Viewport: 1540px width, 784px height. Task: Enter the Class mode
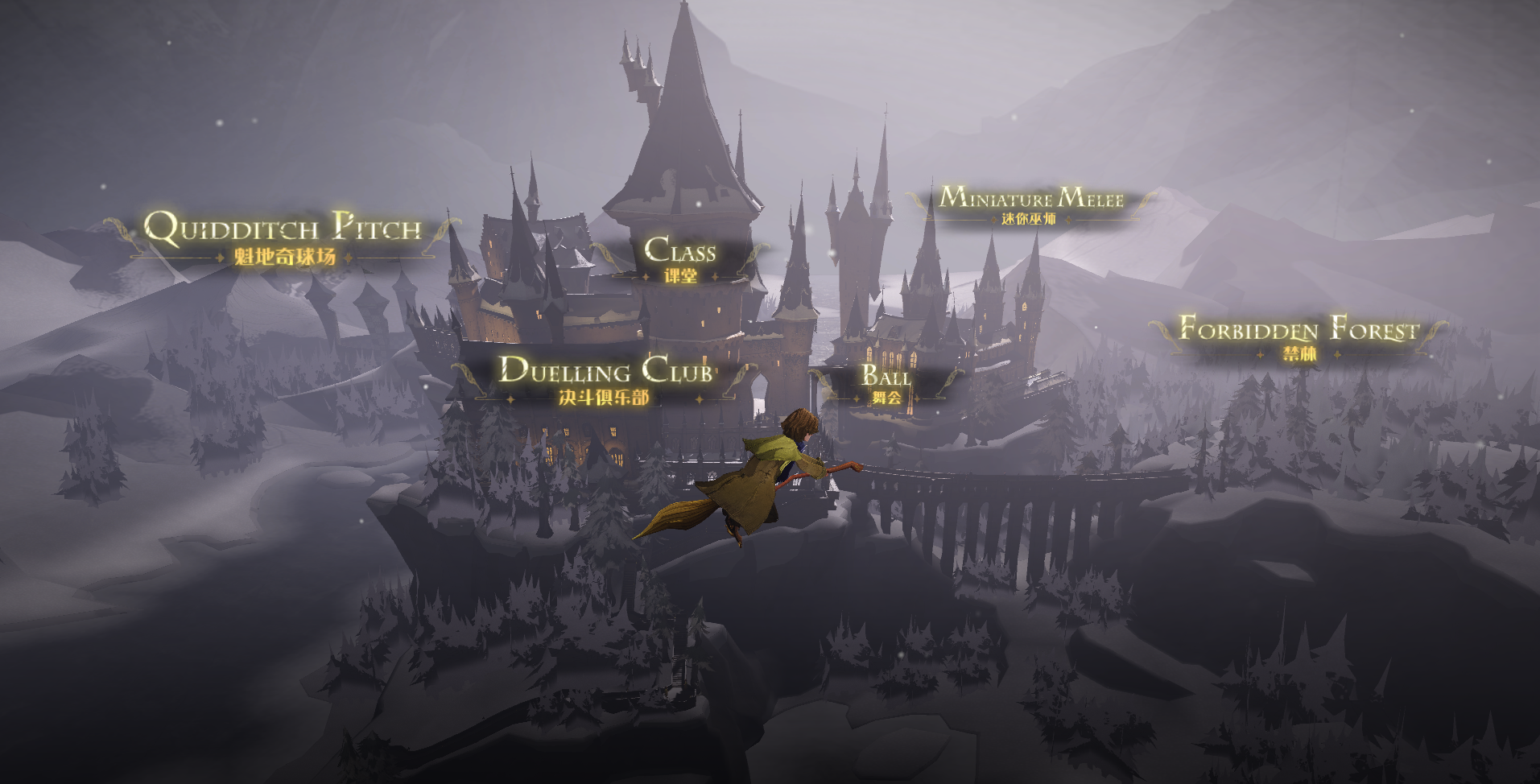click(680, 258)
